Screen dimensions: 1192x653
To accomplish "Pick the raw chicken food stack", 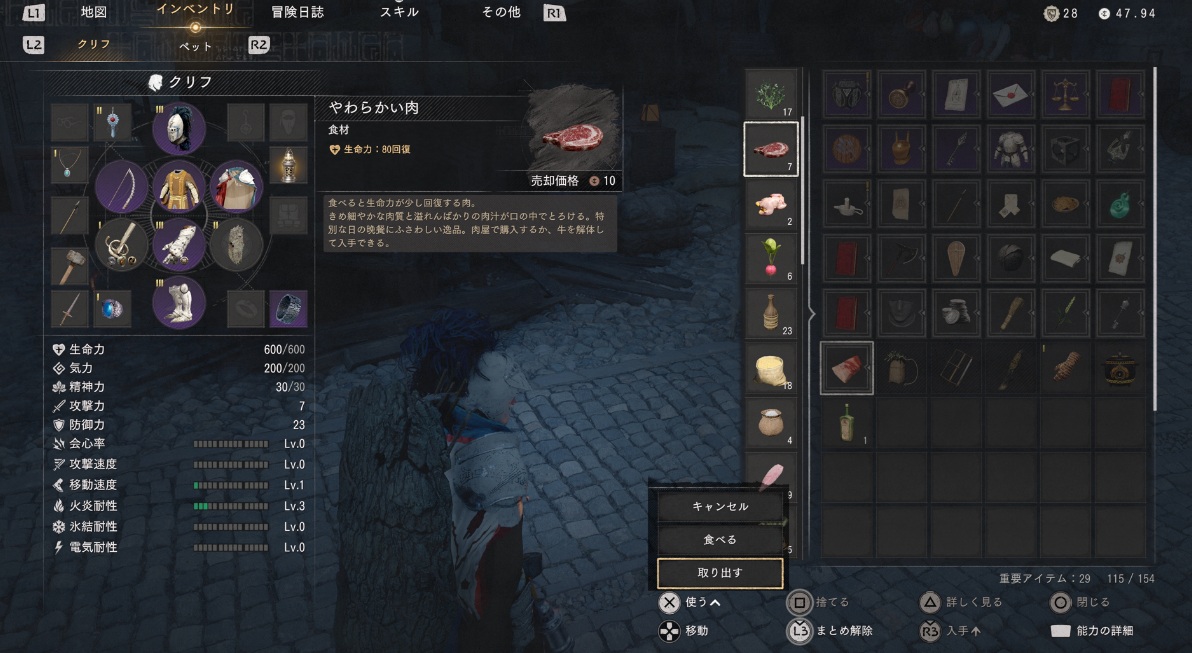I will (771, 204).
